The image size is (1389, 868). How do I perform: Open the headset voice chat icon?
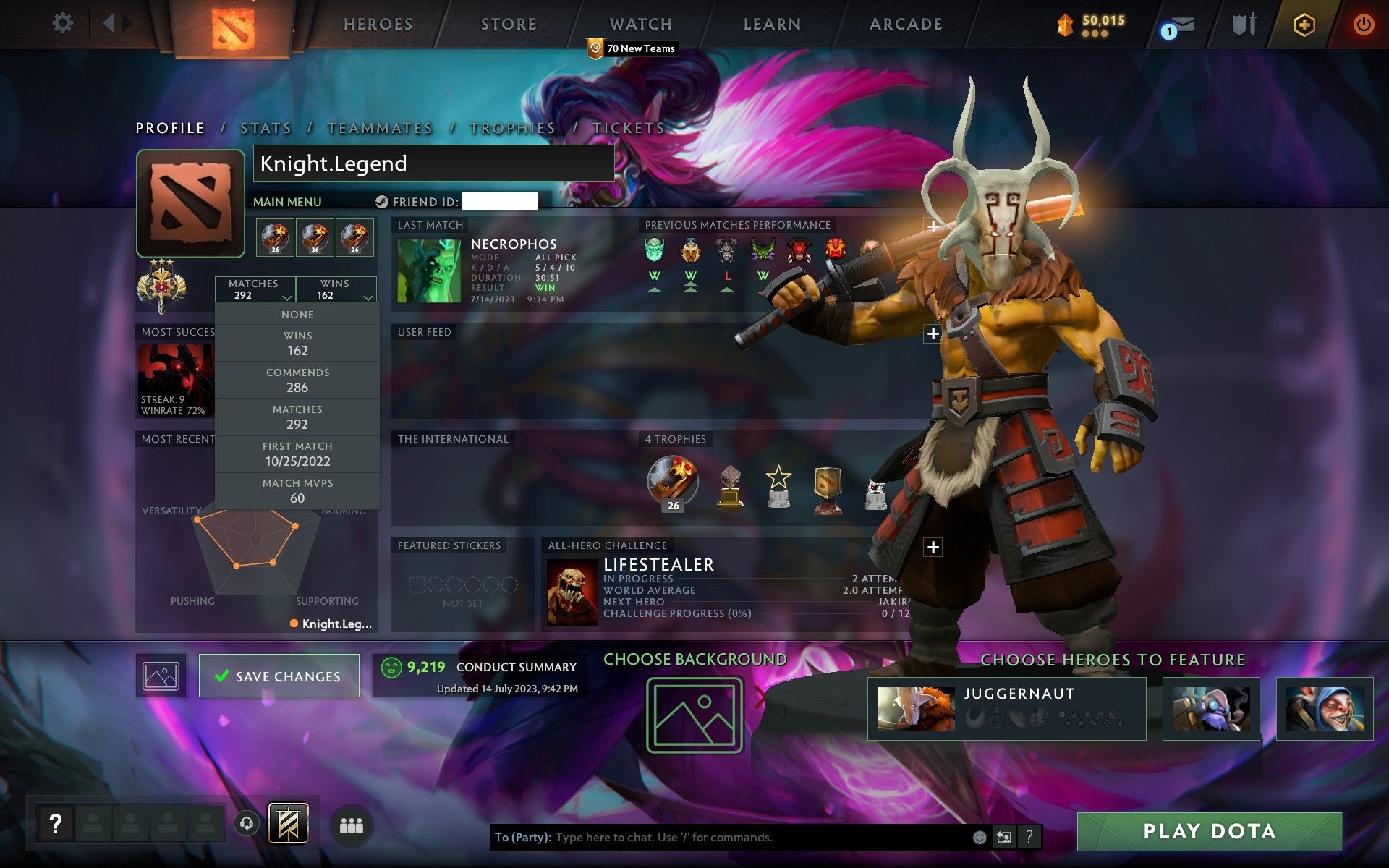(245, 822)
